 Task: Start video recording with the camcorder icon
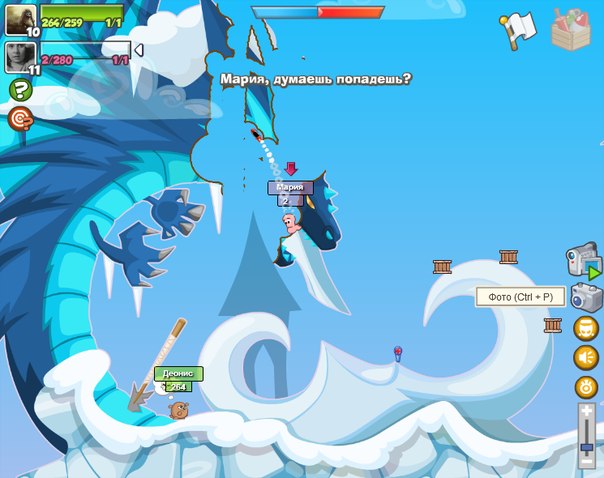583,261
